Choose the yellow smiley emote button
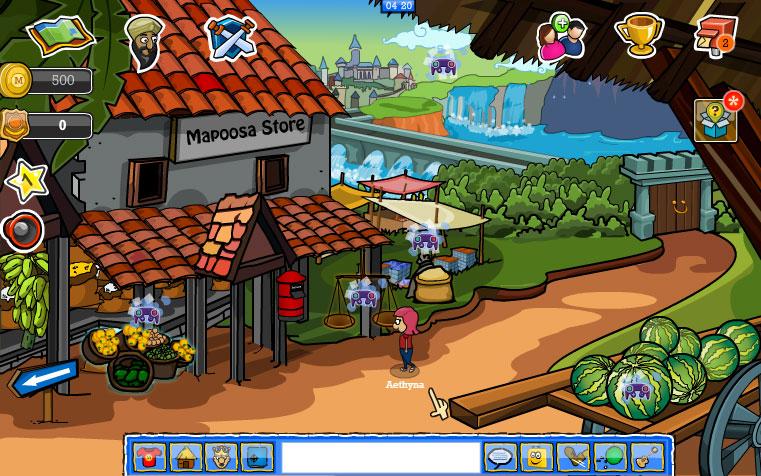 coord(536,458)
